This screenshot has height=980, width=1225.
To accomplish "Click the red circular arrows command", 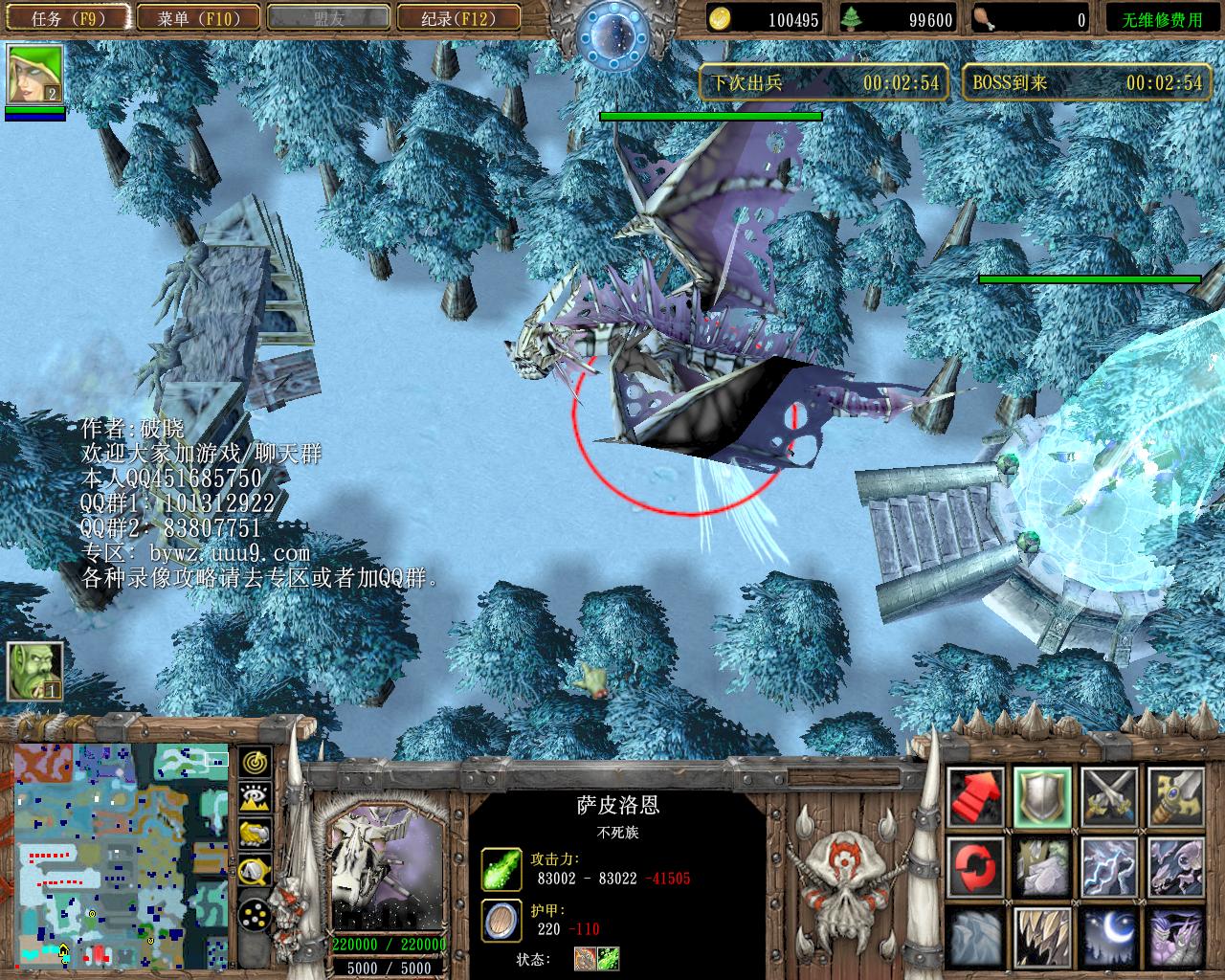I will 976,866.
